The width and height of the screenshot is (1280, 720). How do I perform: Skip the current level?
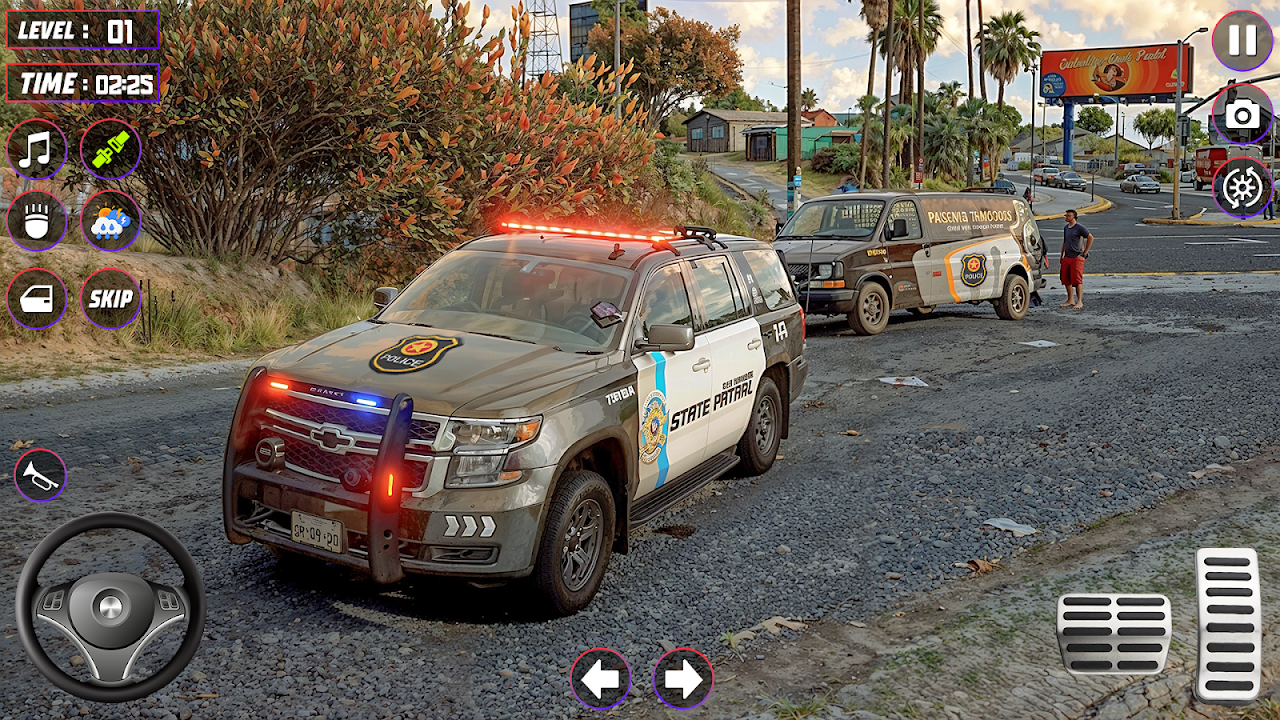(110, 298)
